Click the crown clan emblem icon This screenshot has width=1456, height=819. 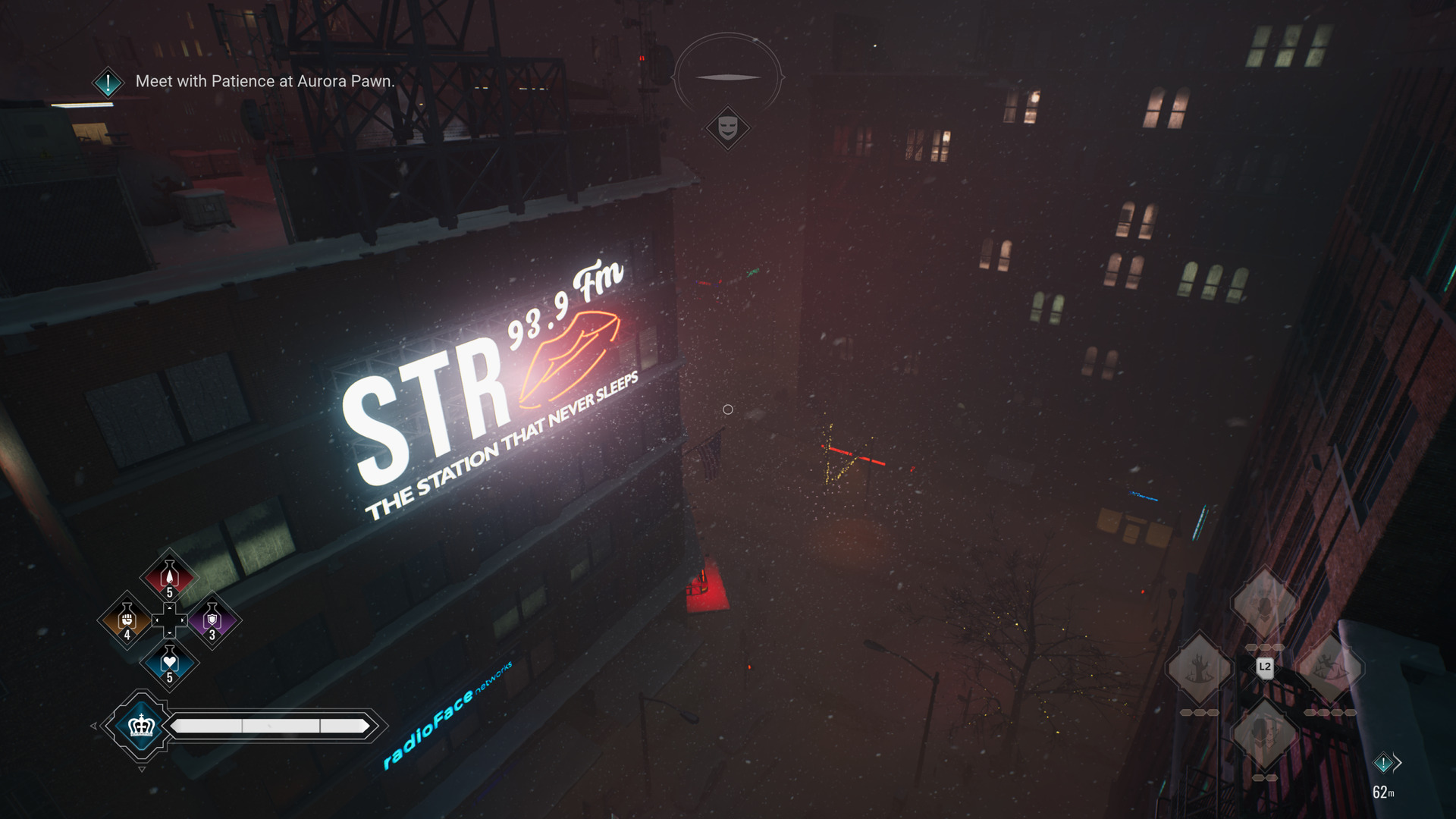[141, 726]
